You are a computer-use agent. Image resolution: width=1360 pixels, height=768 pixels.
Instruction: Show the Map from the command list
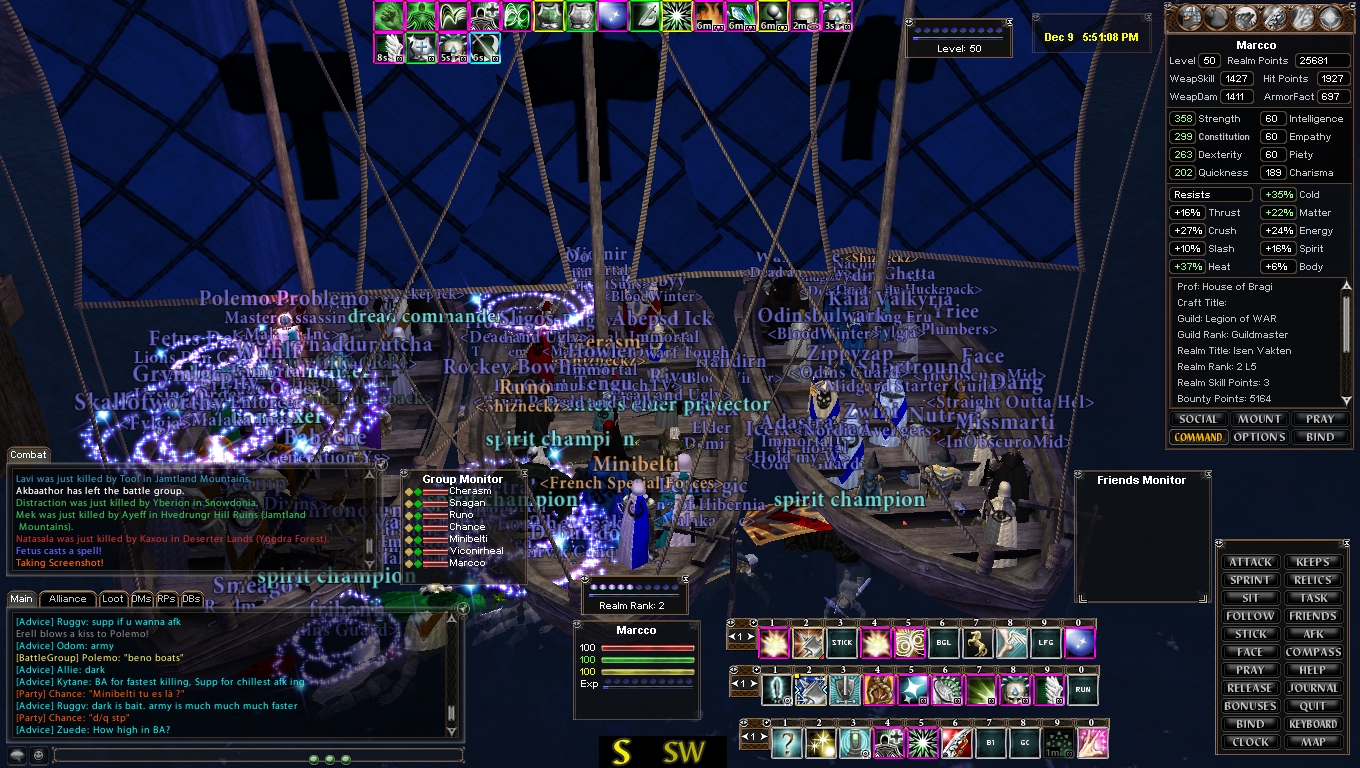coord(1312,742)
